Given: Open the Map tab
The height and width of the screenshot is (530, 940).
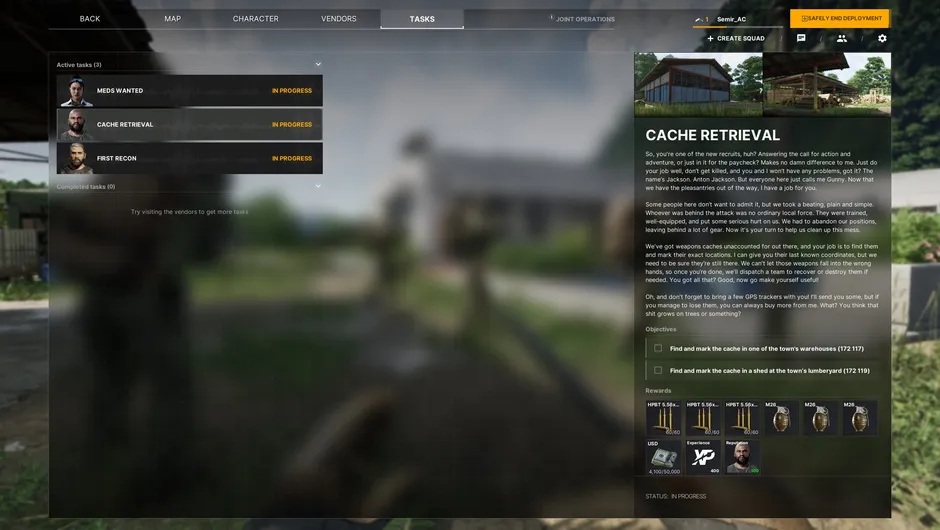Looking at the screenshot, I should pyautogui.click(x=173, y=19).
